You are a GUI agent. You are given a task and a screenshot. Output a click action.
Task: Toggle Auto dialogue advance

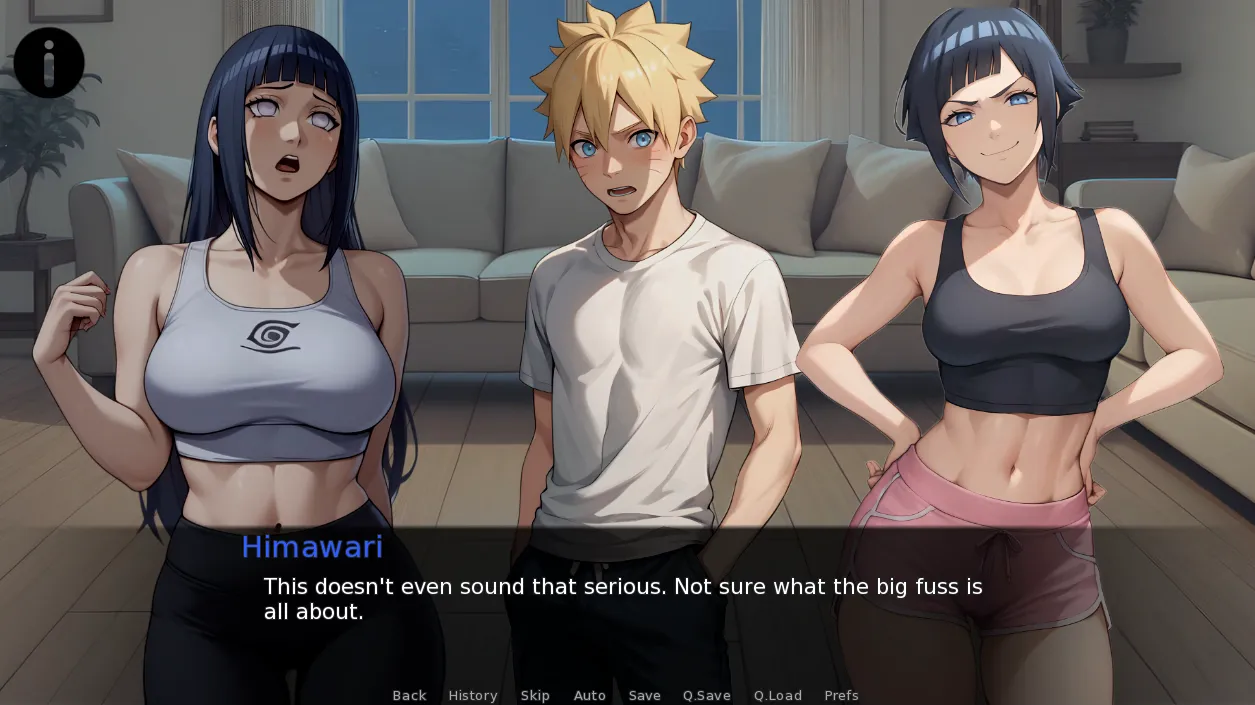[x=590, y=695]
